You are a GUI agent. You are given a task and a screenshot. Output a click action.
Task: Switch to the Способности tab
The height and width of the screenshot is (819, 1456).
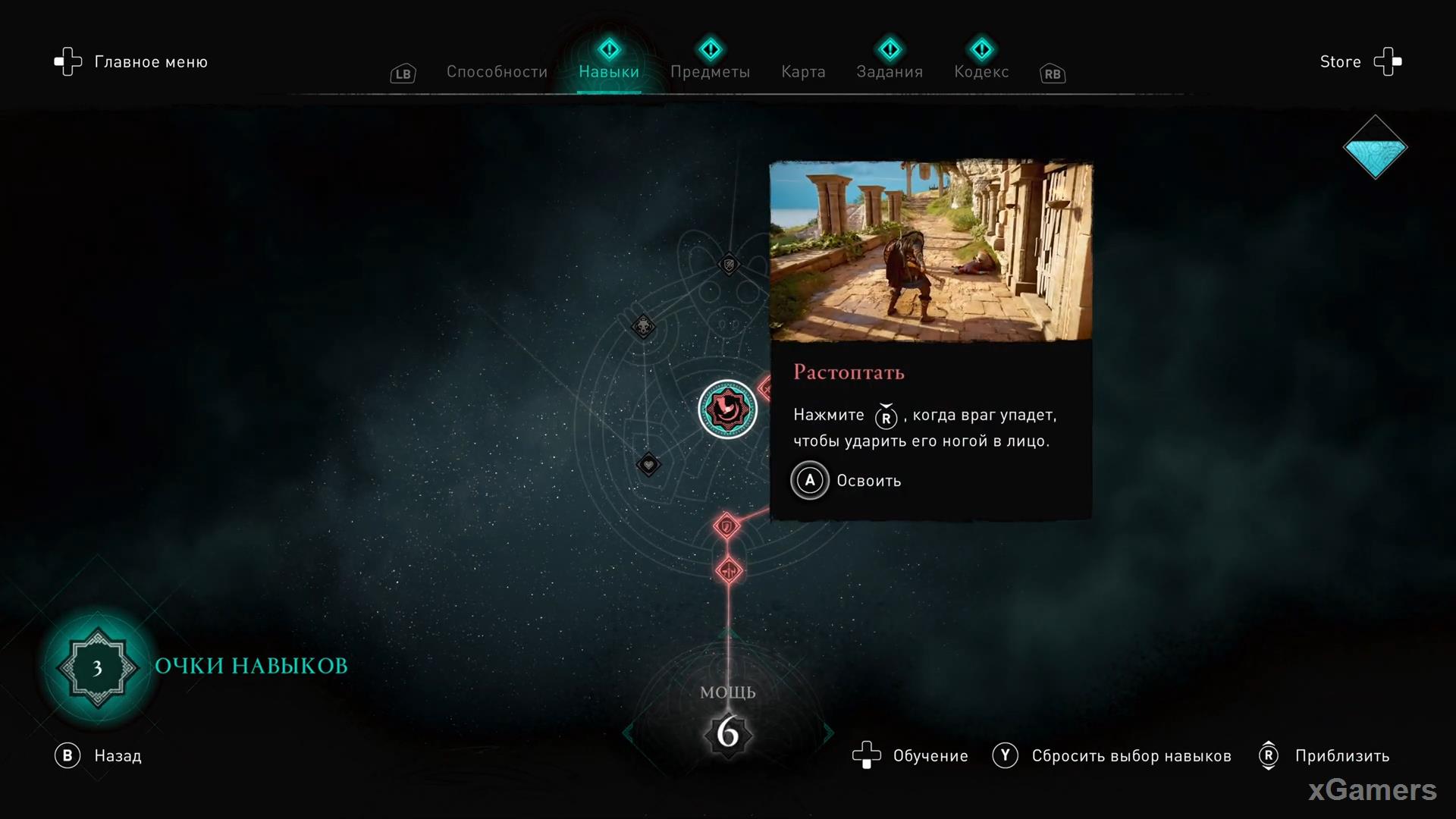point(497,72)
